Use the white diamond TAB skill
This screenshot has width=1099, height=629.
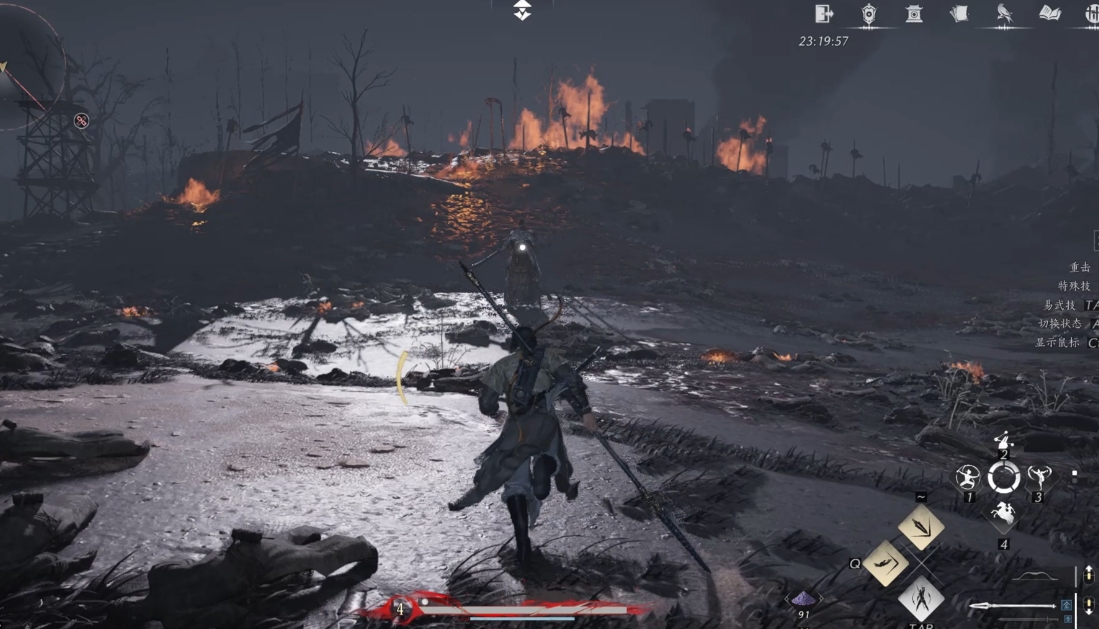pyautogui.click(x=921, y=598)
